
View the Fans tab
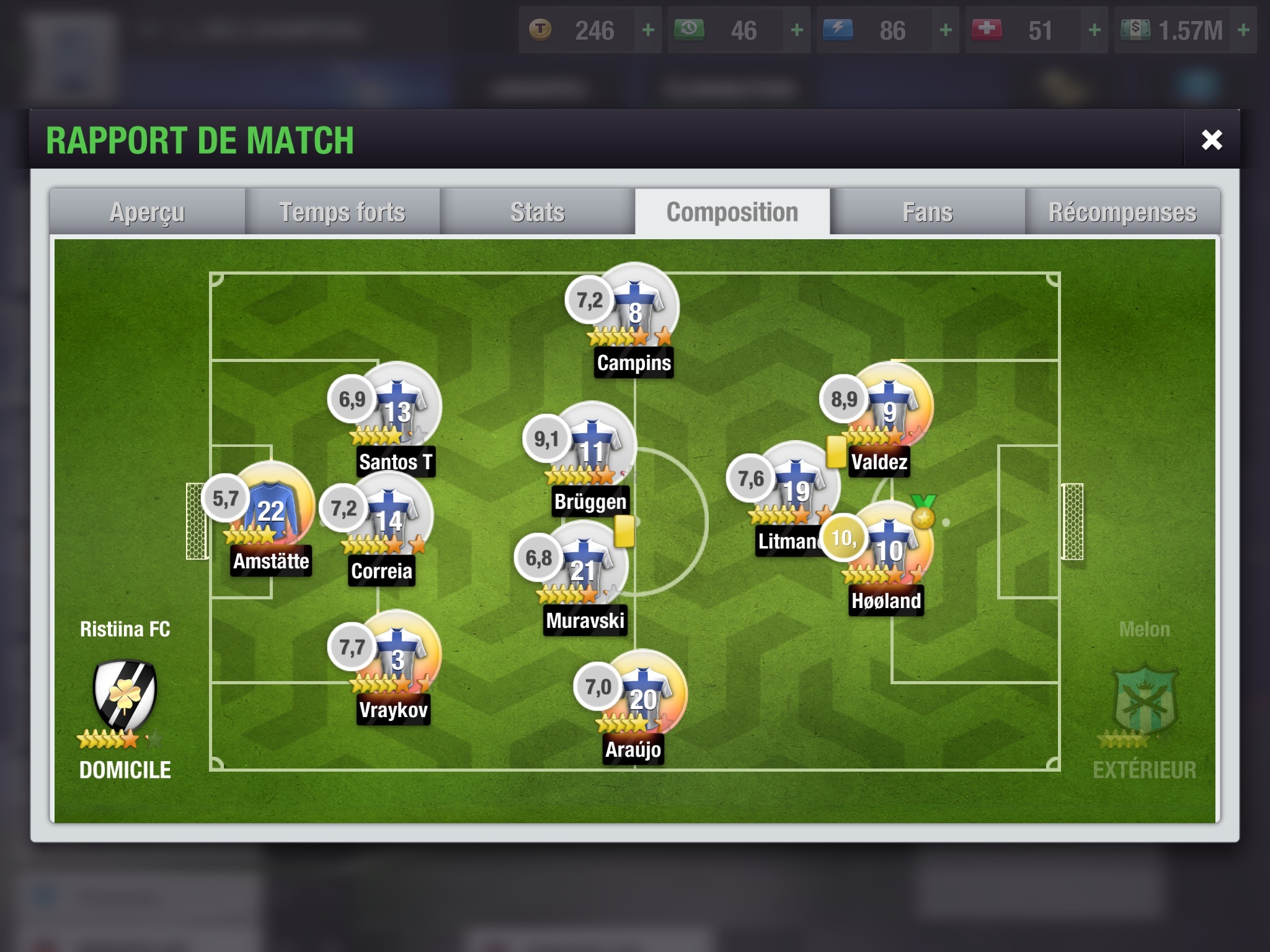tap(928, 212)
